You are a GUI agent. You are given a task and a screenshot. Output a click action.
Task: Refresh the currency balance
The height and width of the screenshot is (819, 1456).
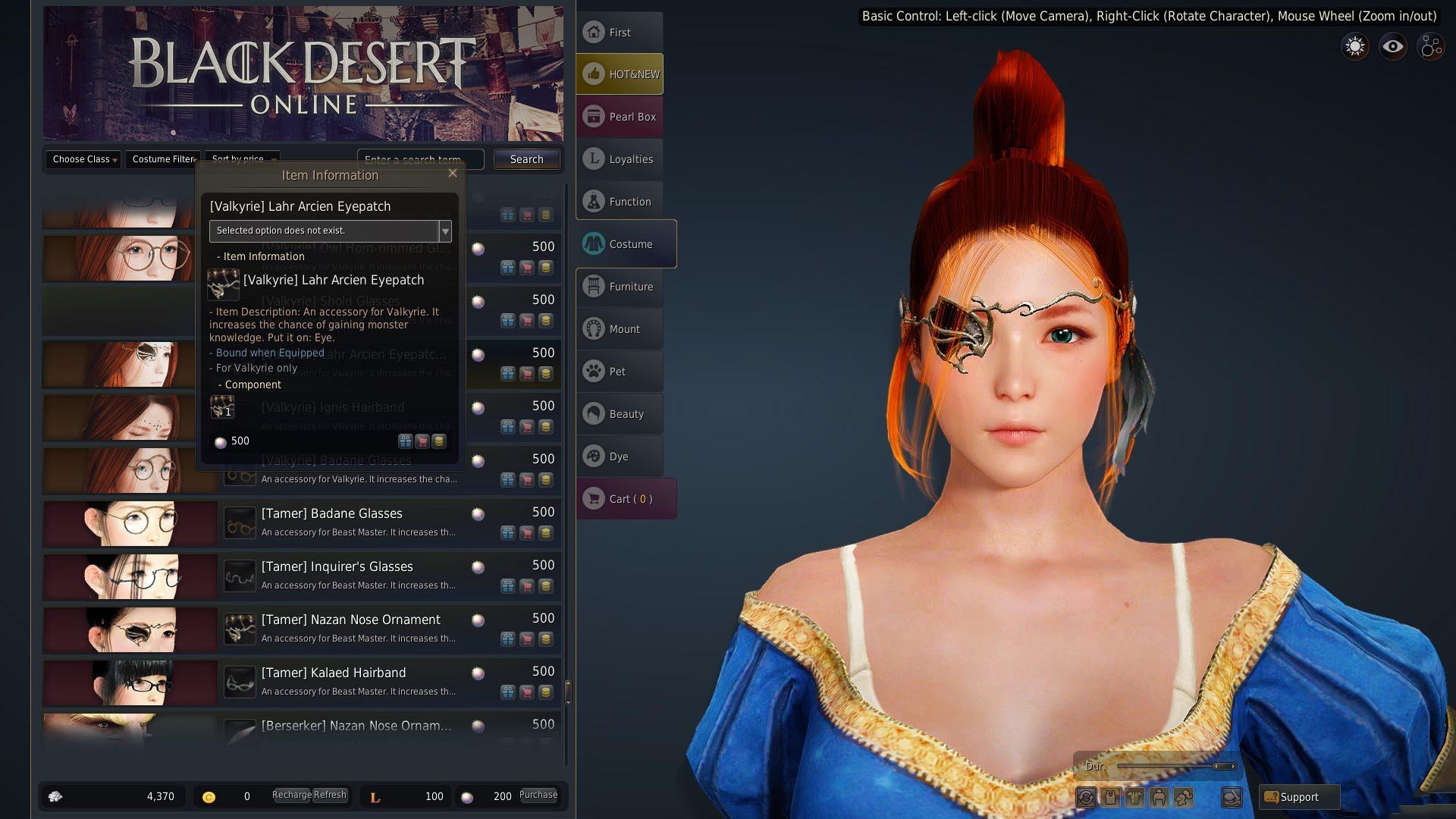coord(330,795)
